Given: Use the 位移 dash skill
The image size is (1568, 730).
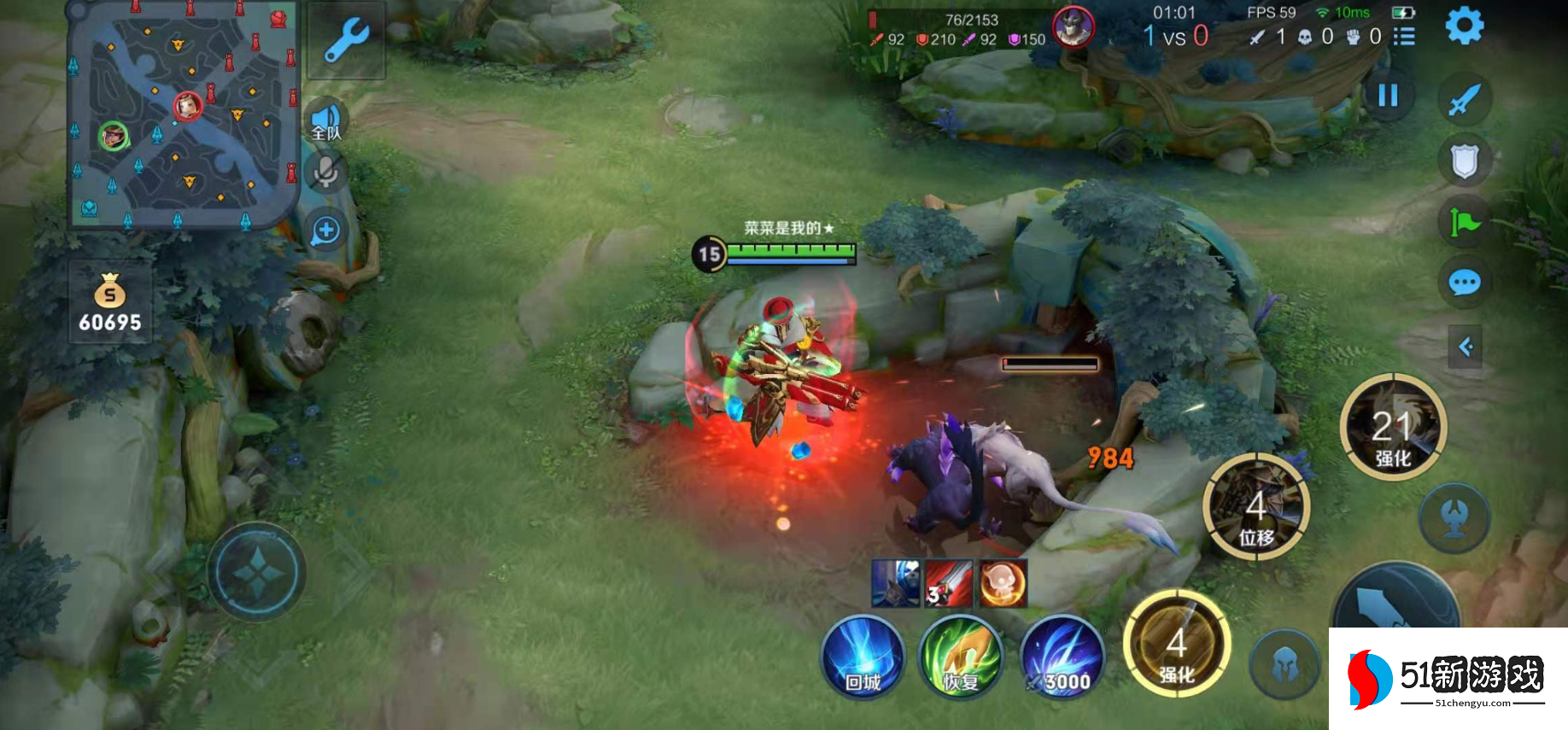Looking at the screenshot, I should pos(1255,507).
